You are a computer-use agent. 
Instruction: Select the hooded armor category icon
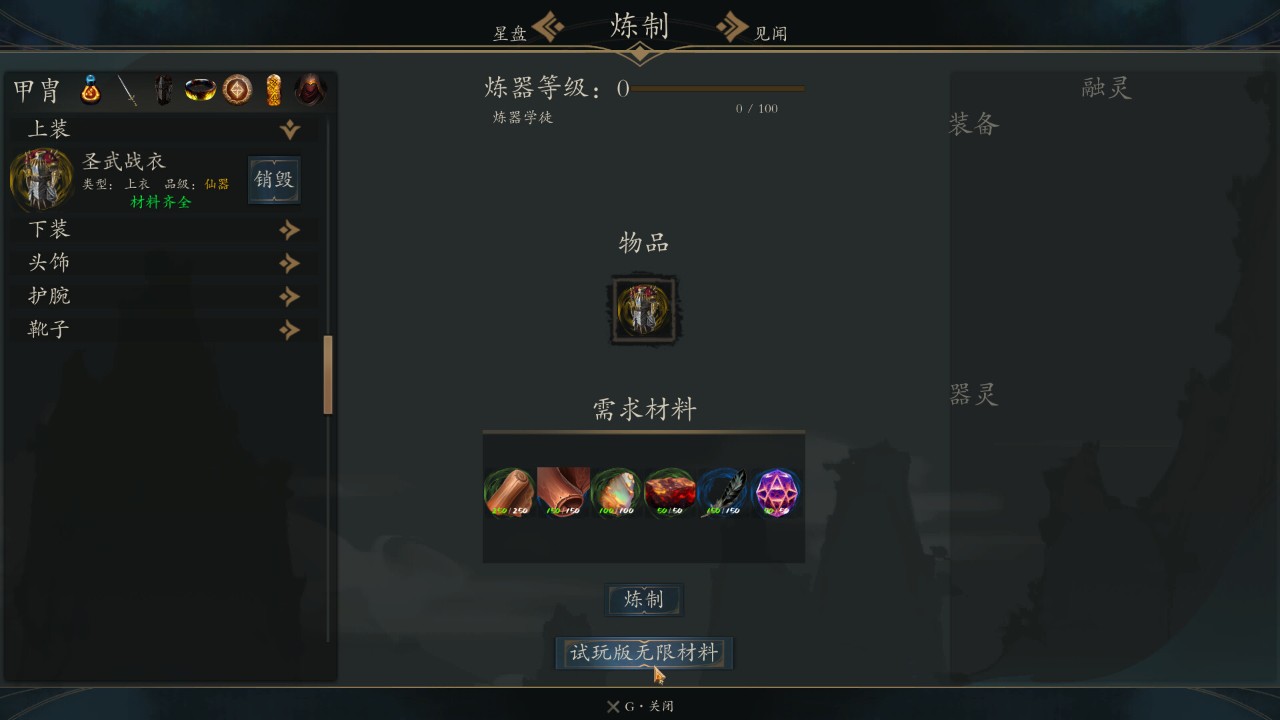click(308, 89)
